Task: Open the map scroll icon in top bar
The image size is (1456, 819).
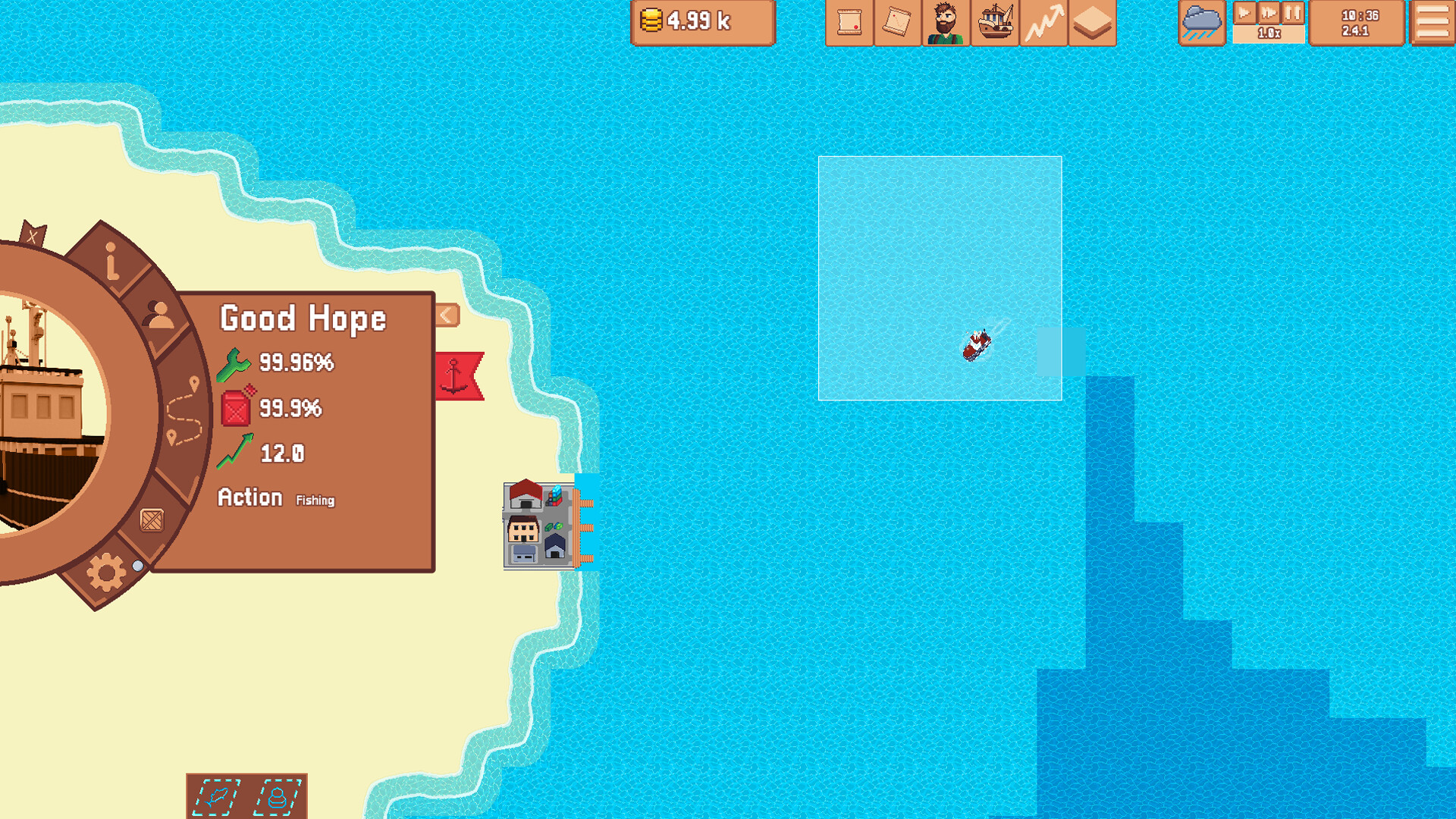Action: click(897, 23)
